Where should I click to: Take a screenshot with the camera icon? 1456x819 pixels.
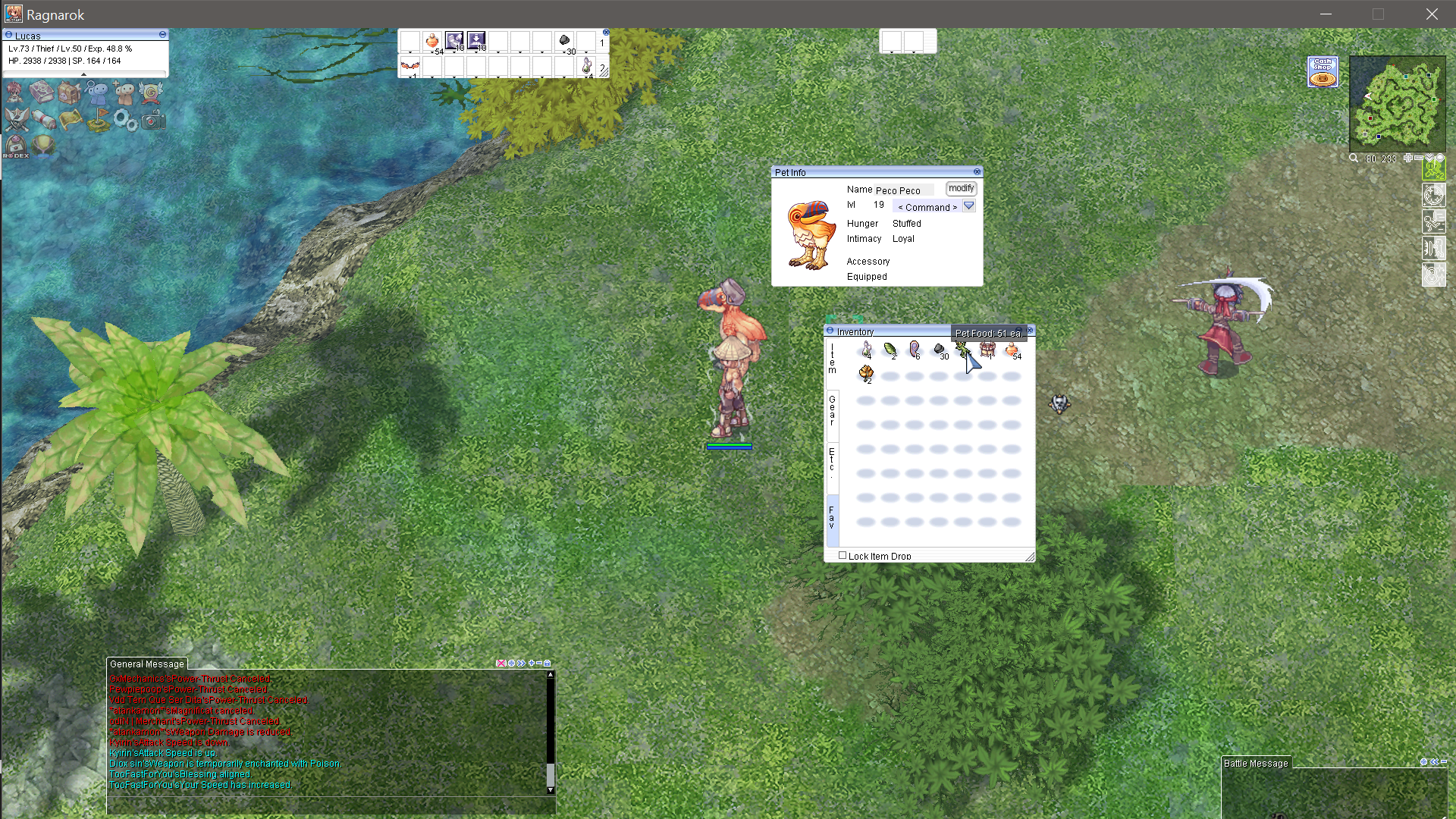153,120
